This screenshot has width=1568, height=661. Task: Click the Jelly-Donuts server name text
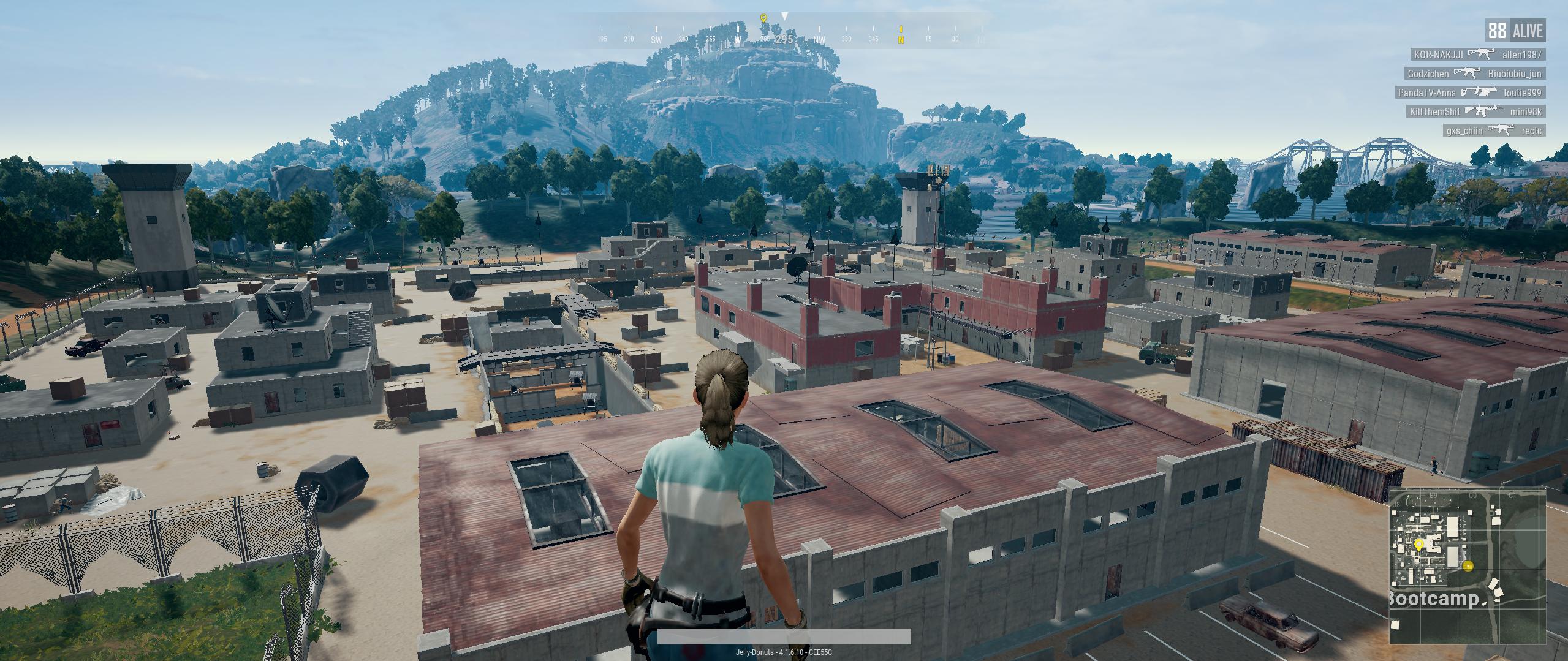[784, 652]
